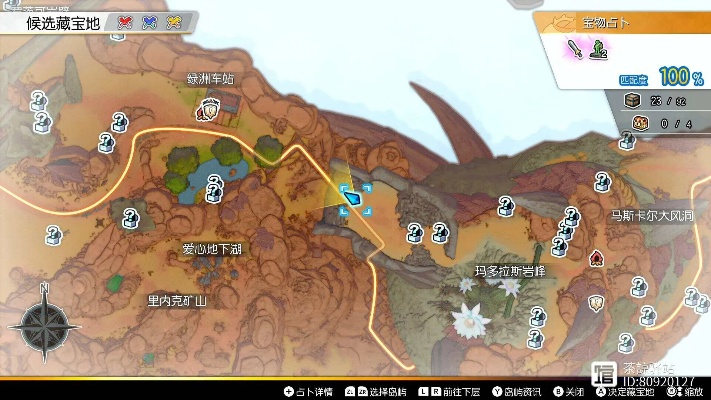This screenshot has width=711, height=400.
Task: Click the red monster marker near 马斯卡尔大风洞
Action: 597,259
